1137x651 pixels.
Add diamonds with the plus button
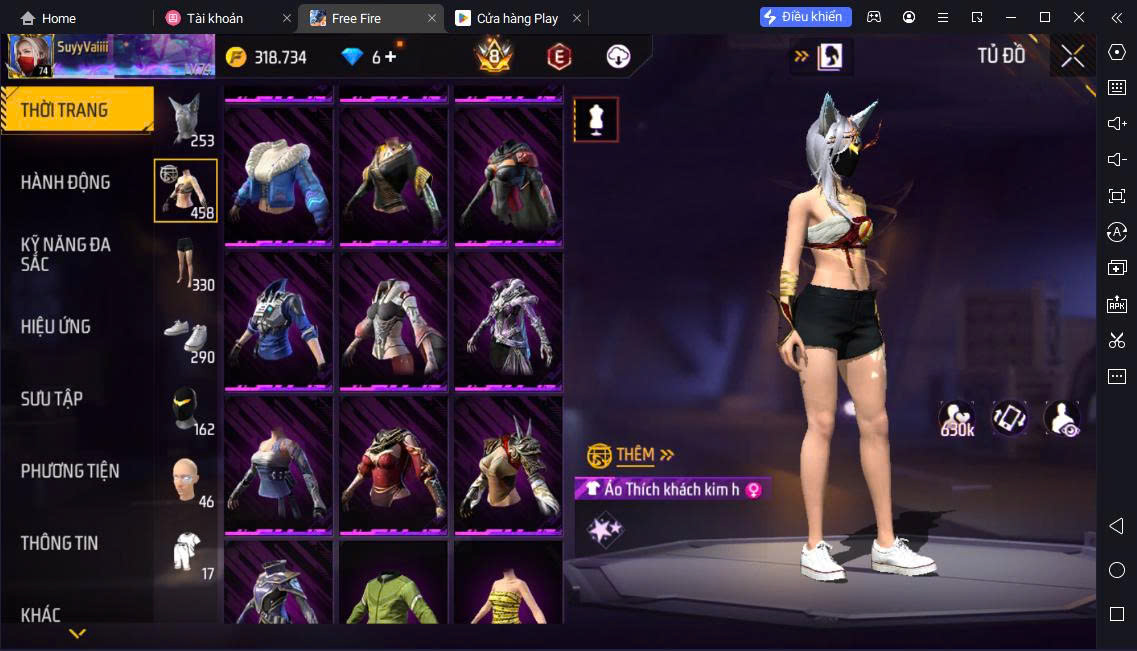(x=390, y=57)
